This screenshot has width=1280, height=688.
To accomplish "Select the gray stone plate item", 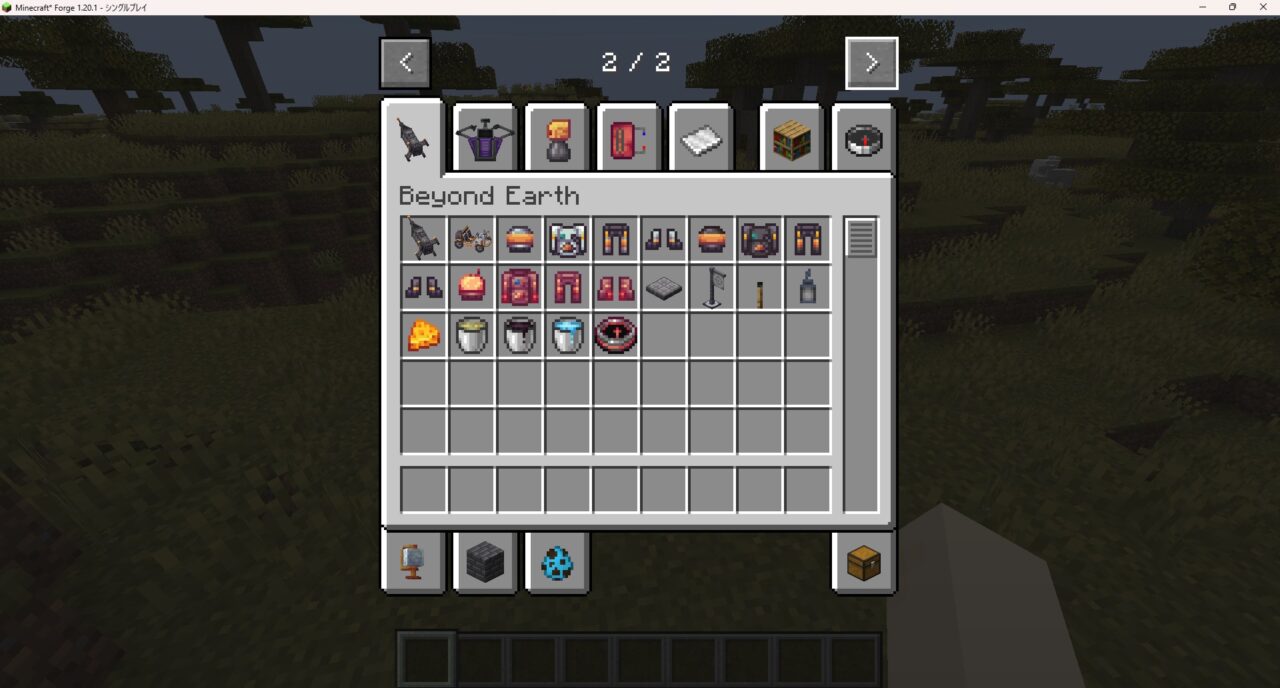I will [664, 288].
